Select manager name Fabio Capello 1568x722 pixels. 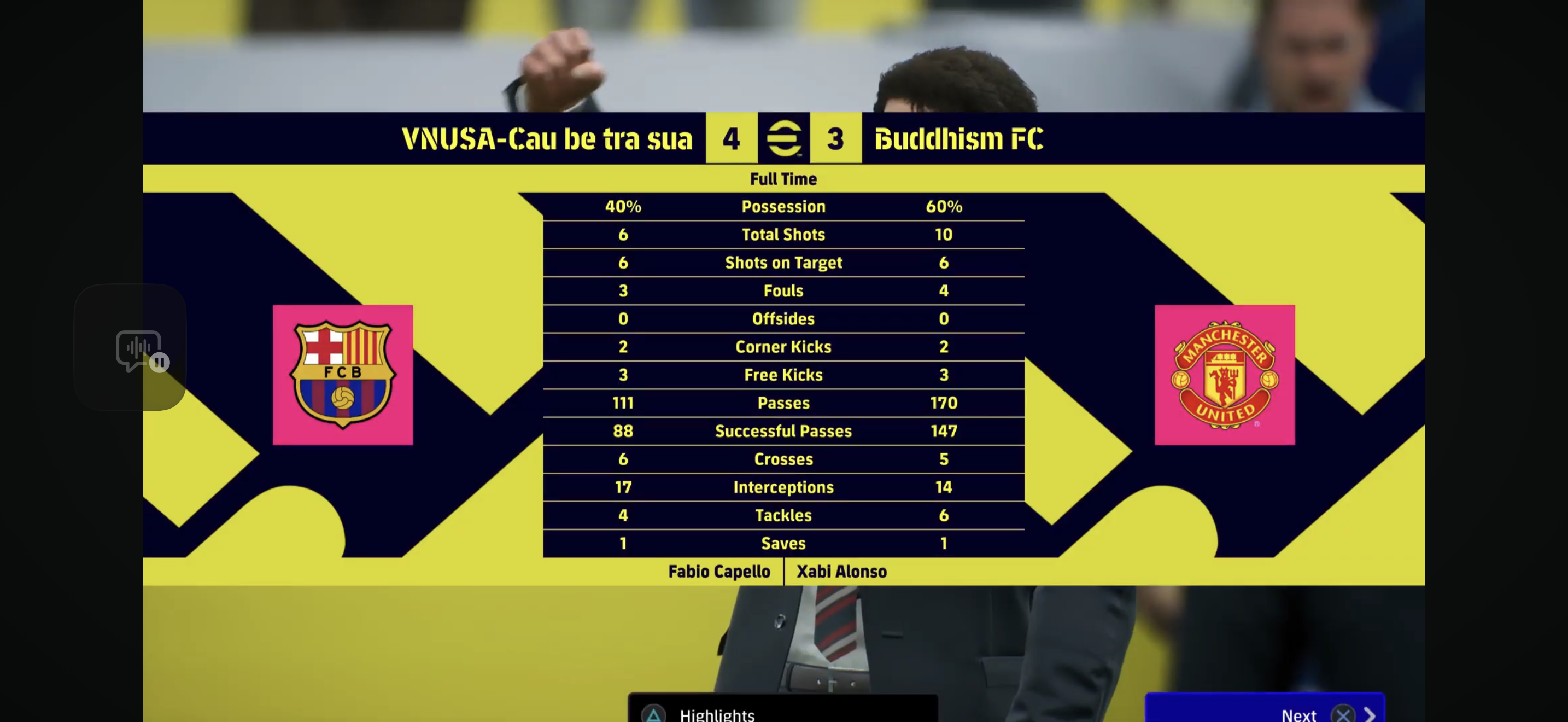tap(719, 571)
